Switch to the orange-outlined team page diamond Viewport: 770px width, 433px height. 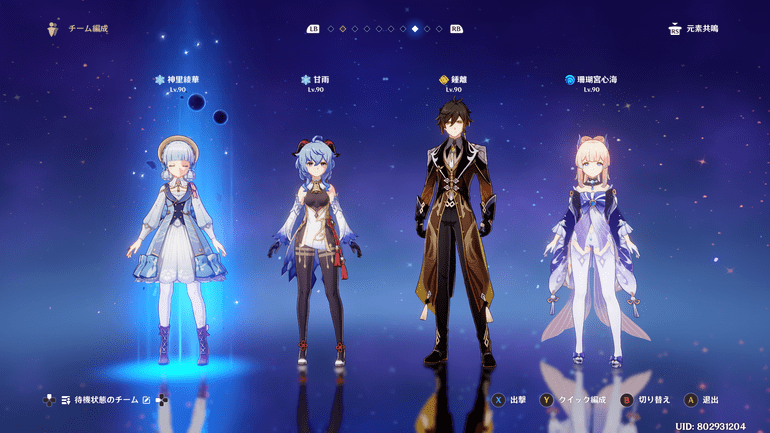[x=343, y=29]
